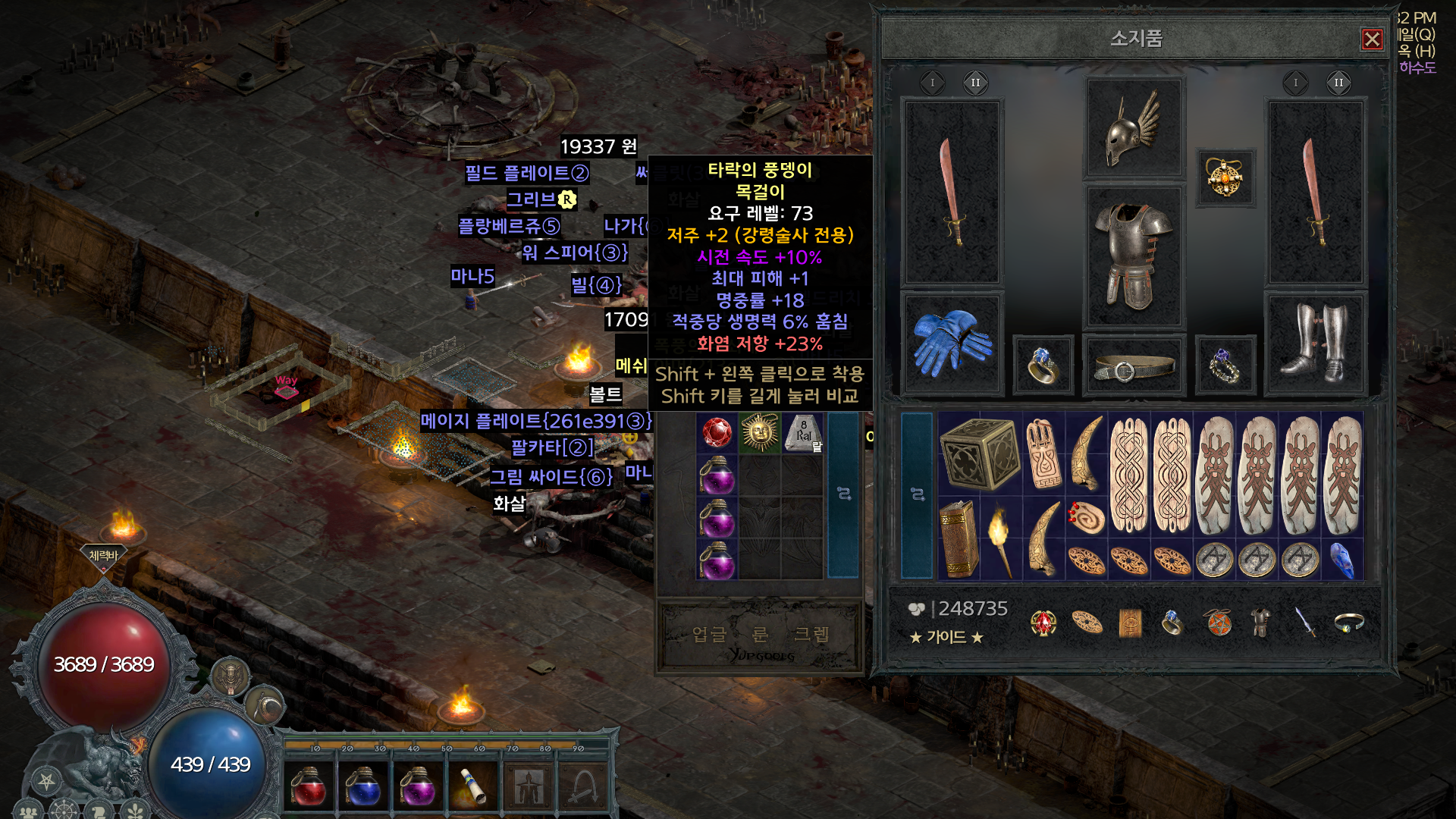Image resolution: width=1456 pixels, height=819 pixels.
Task: Click the 가이드 guide button
Action: [946, 637]
